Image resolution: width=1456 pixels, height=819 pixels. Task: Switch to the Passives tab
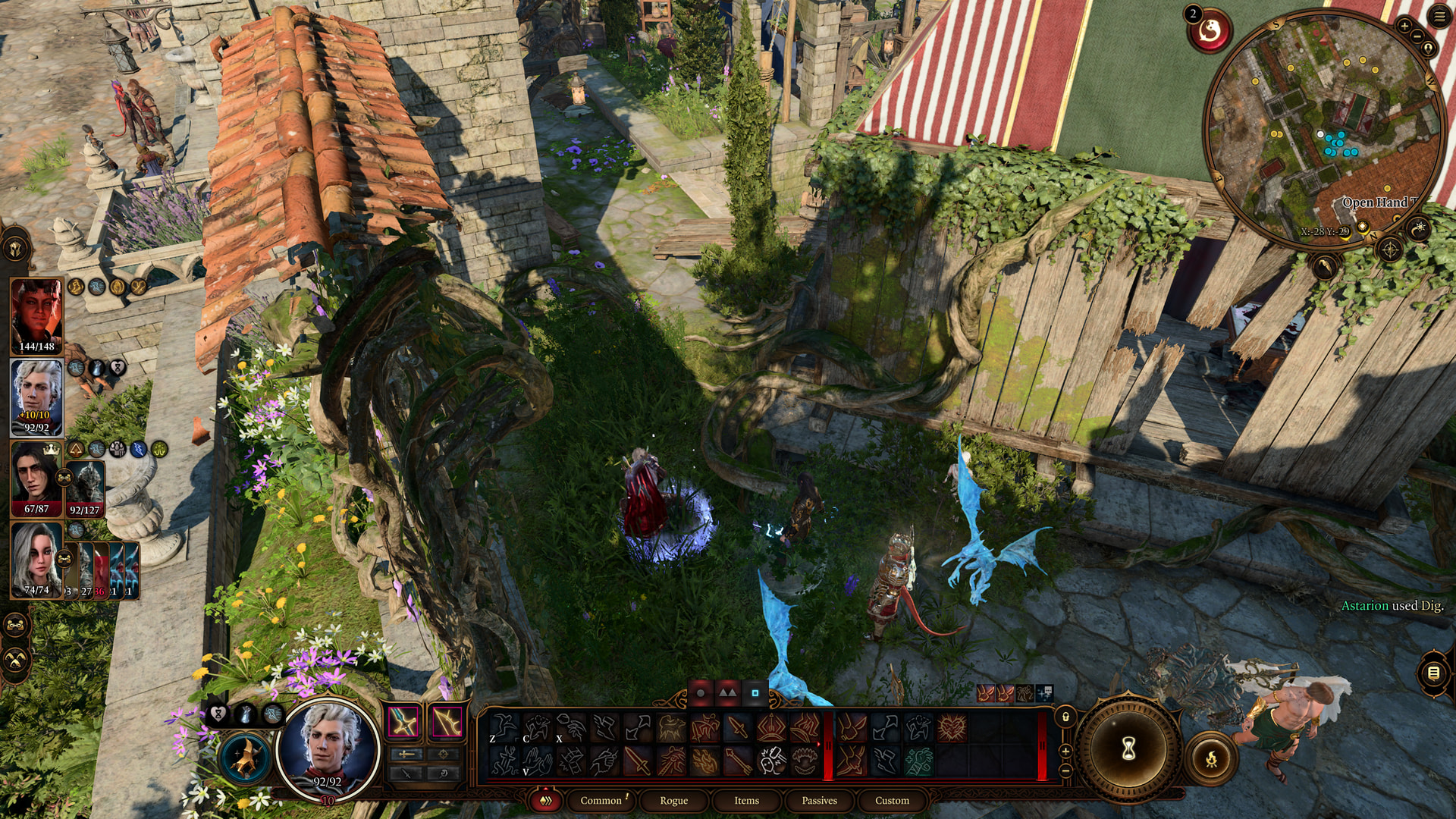(x=819, y=800)
